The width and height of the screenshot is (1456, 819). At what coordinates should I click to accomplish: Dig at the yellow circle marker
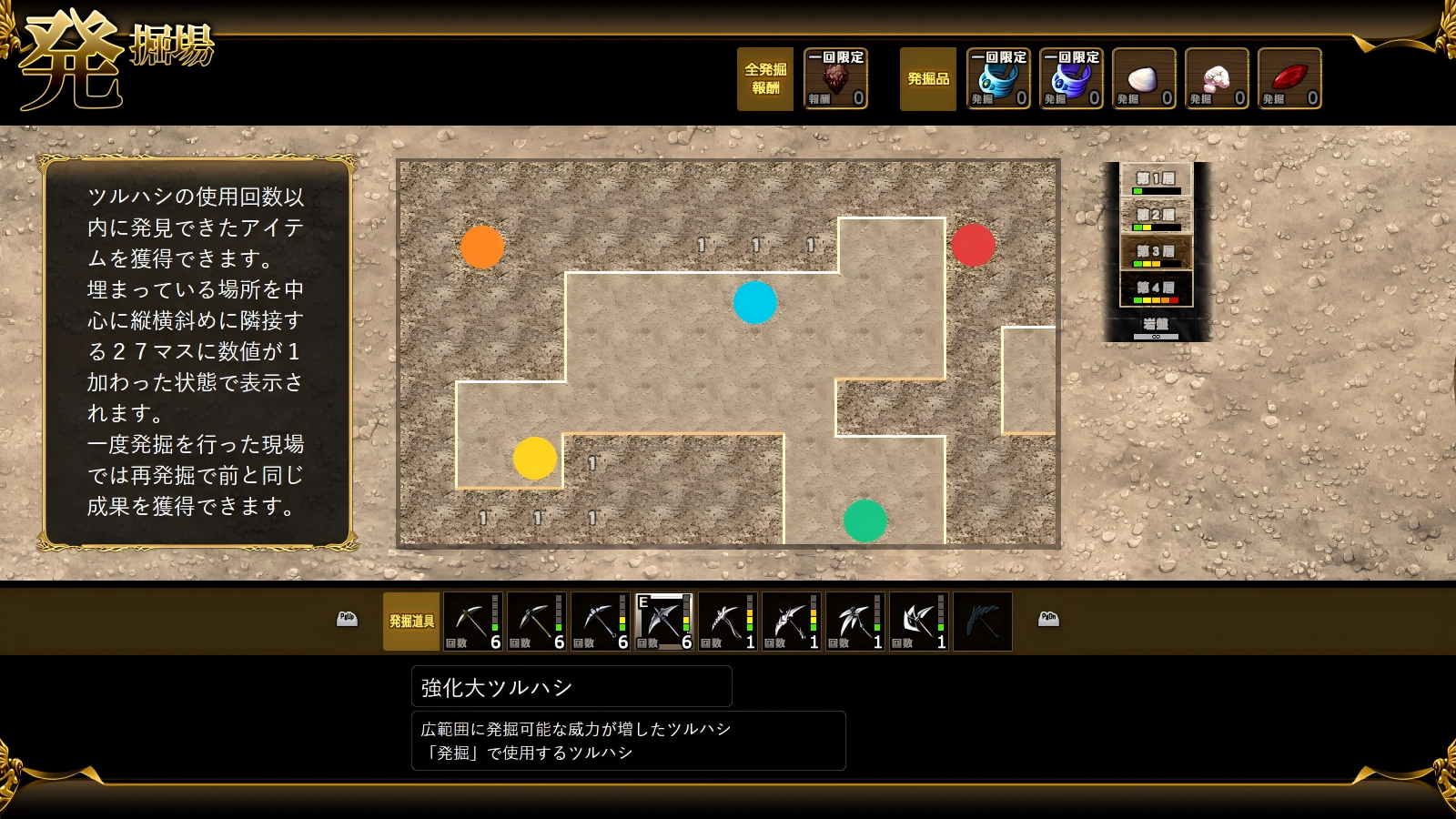pos(535,458)
